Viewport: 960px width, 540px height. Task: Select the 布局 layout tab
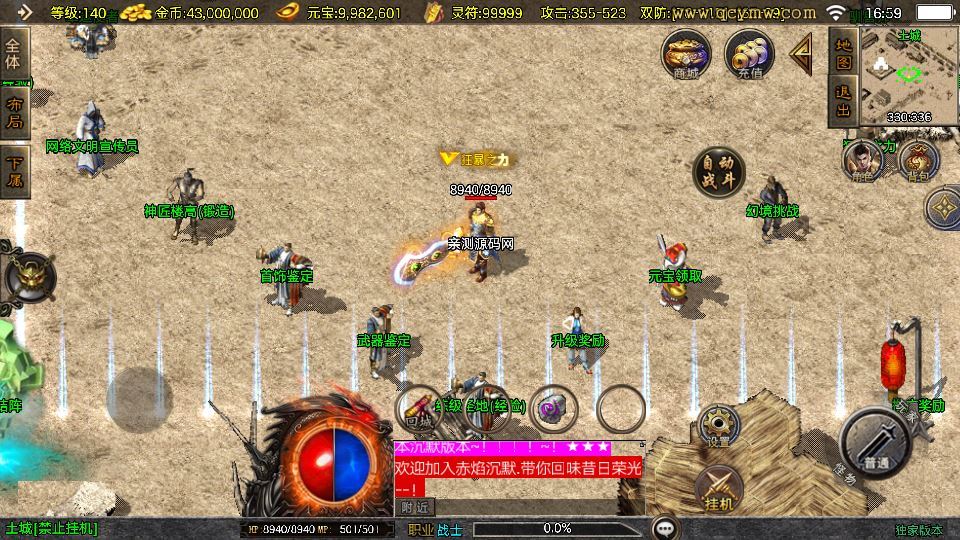[14, 112]
